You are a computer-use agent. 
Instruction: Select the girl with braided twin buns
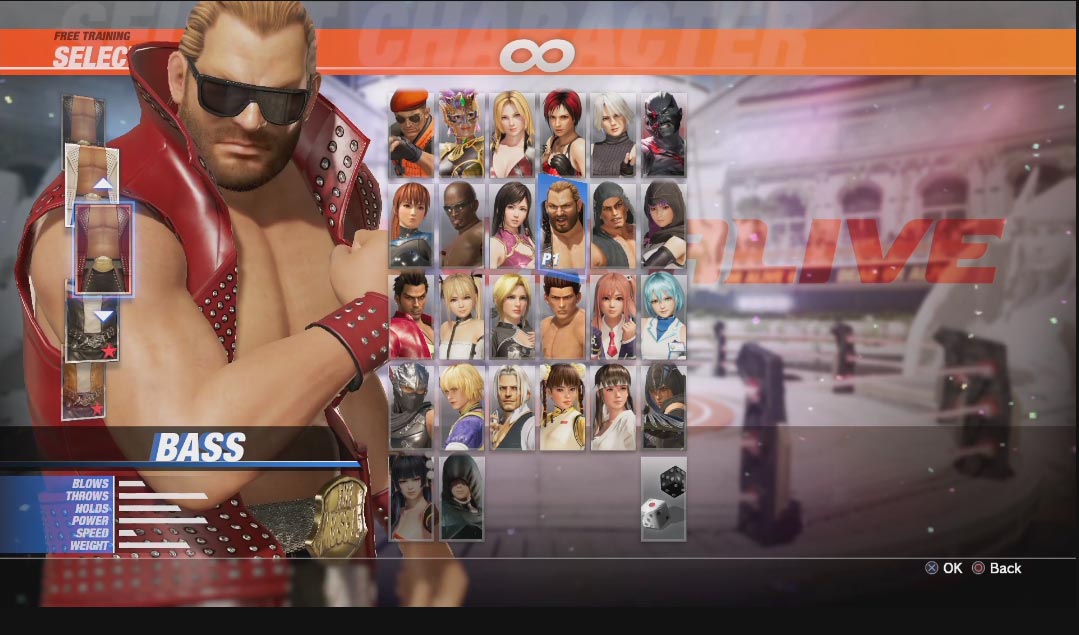point(562,405)
